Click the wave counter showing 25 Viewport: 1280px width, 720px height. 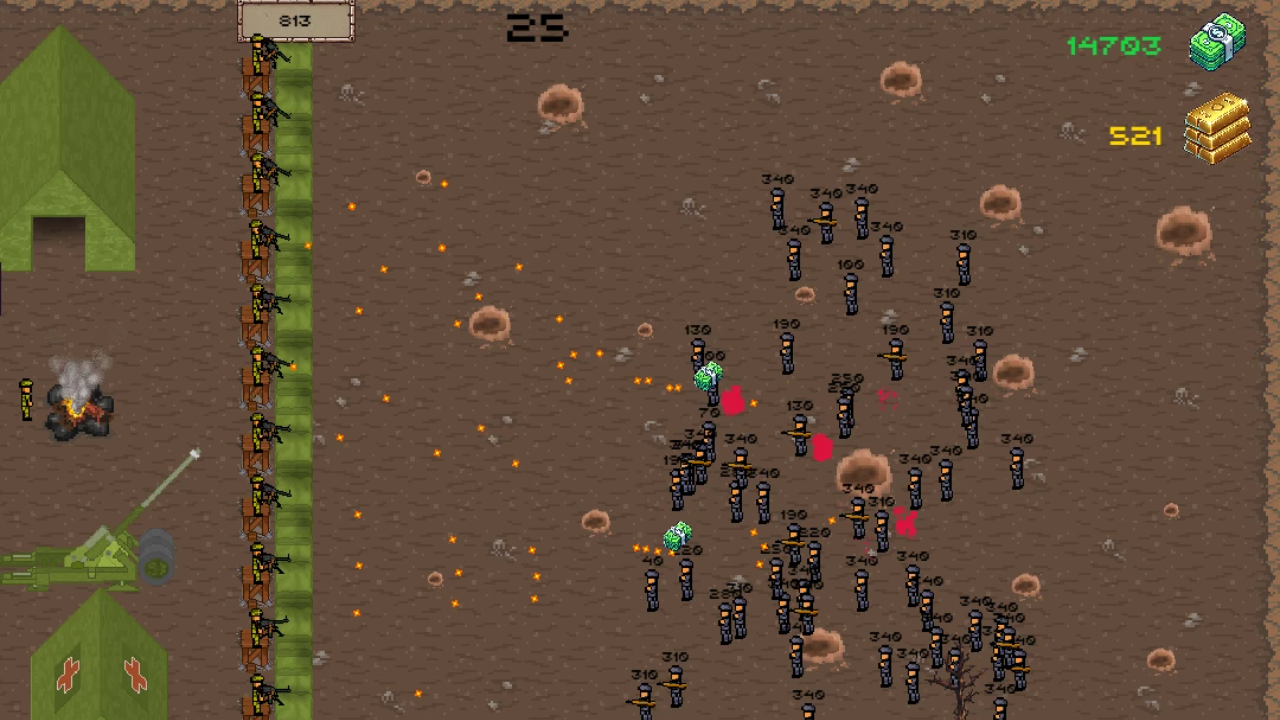pos(537,28)
